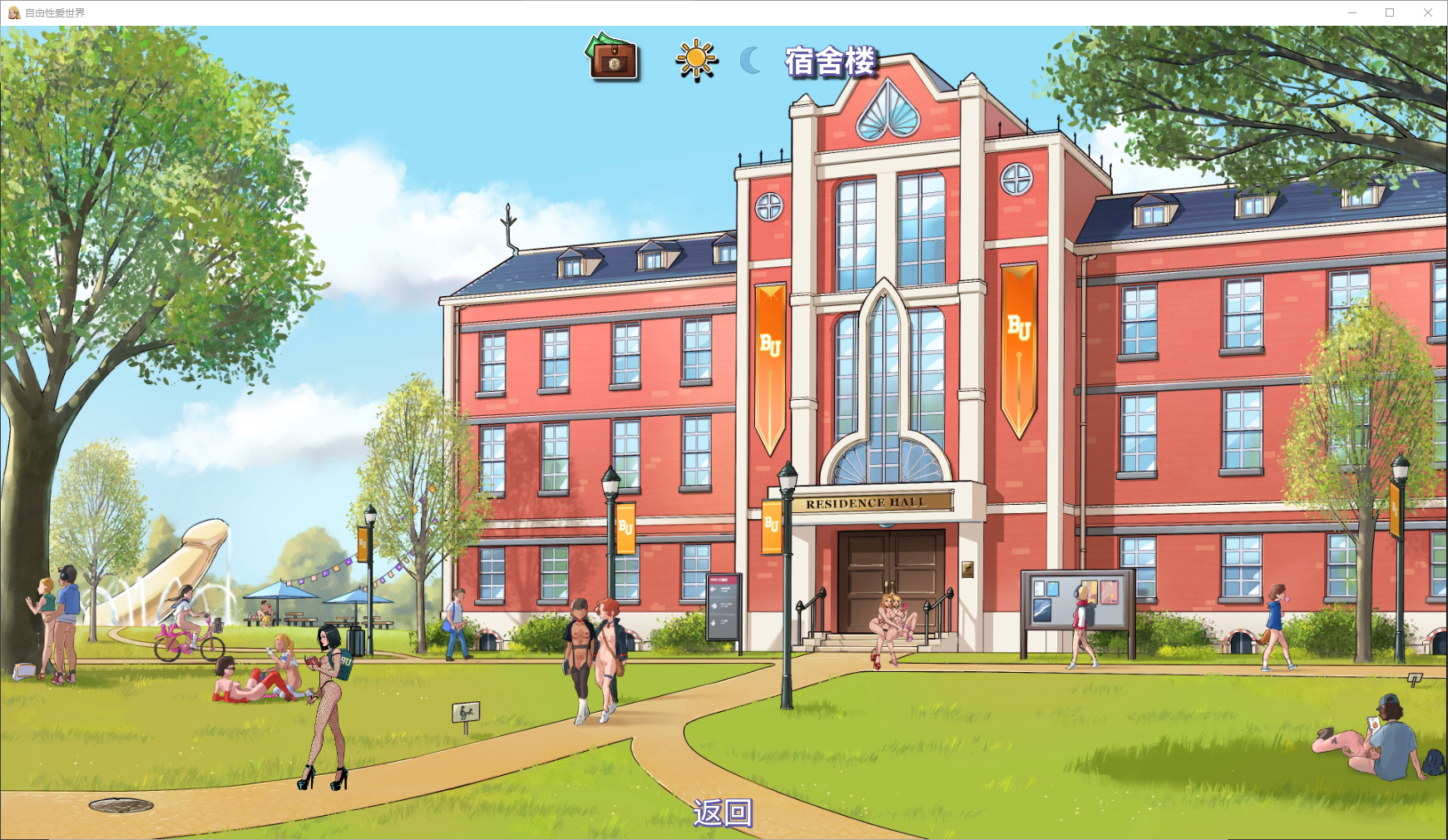Select the sun daytime icon
Screen dimensions: 1448x840
(695, 60)
